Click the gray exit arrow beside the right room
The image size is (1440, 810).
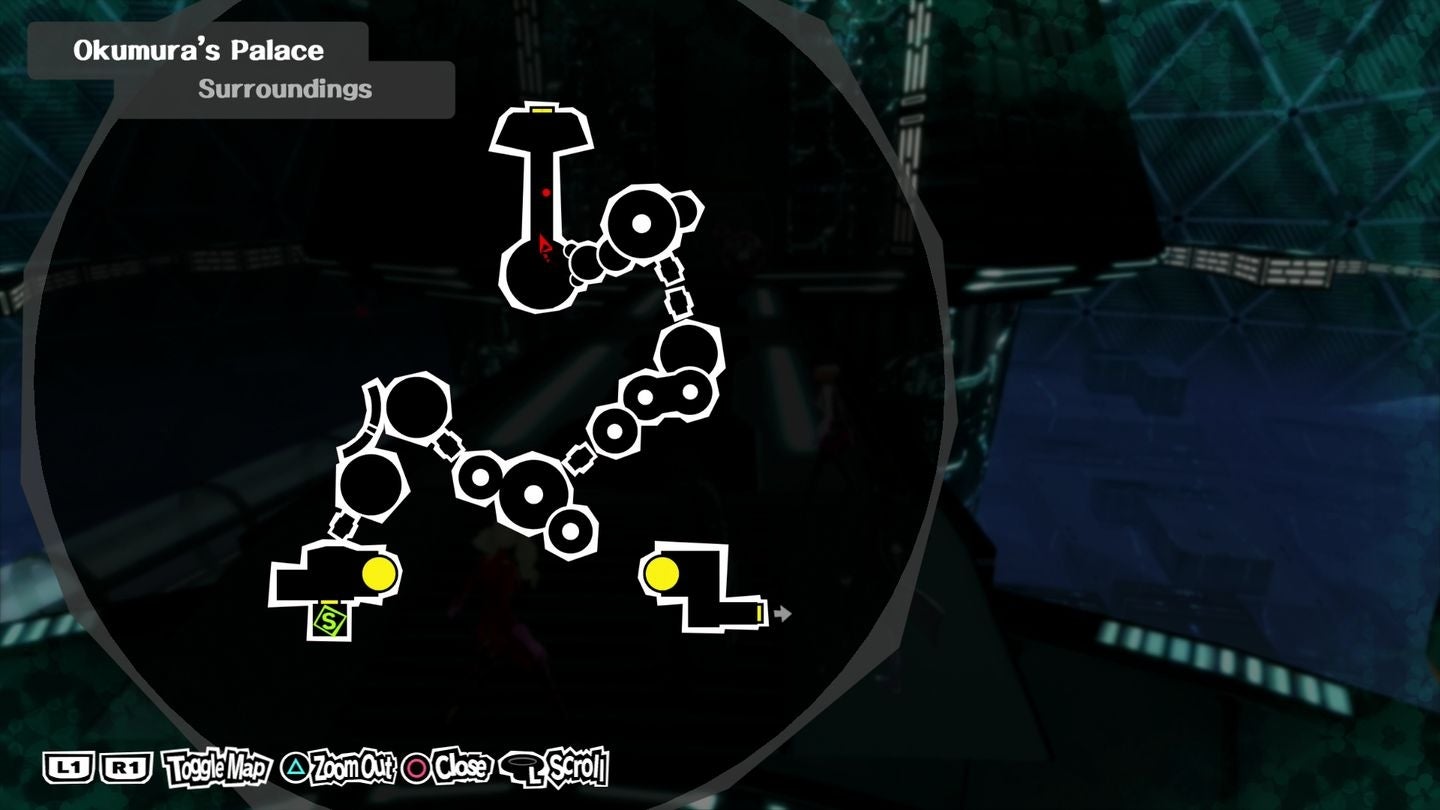click(x=782, y=614)
